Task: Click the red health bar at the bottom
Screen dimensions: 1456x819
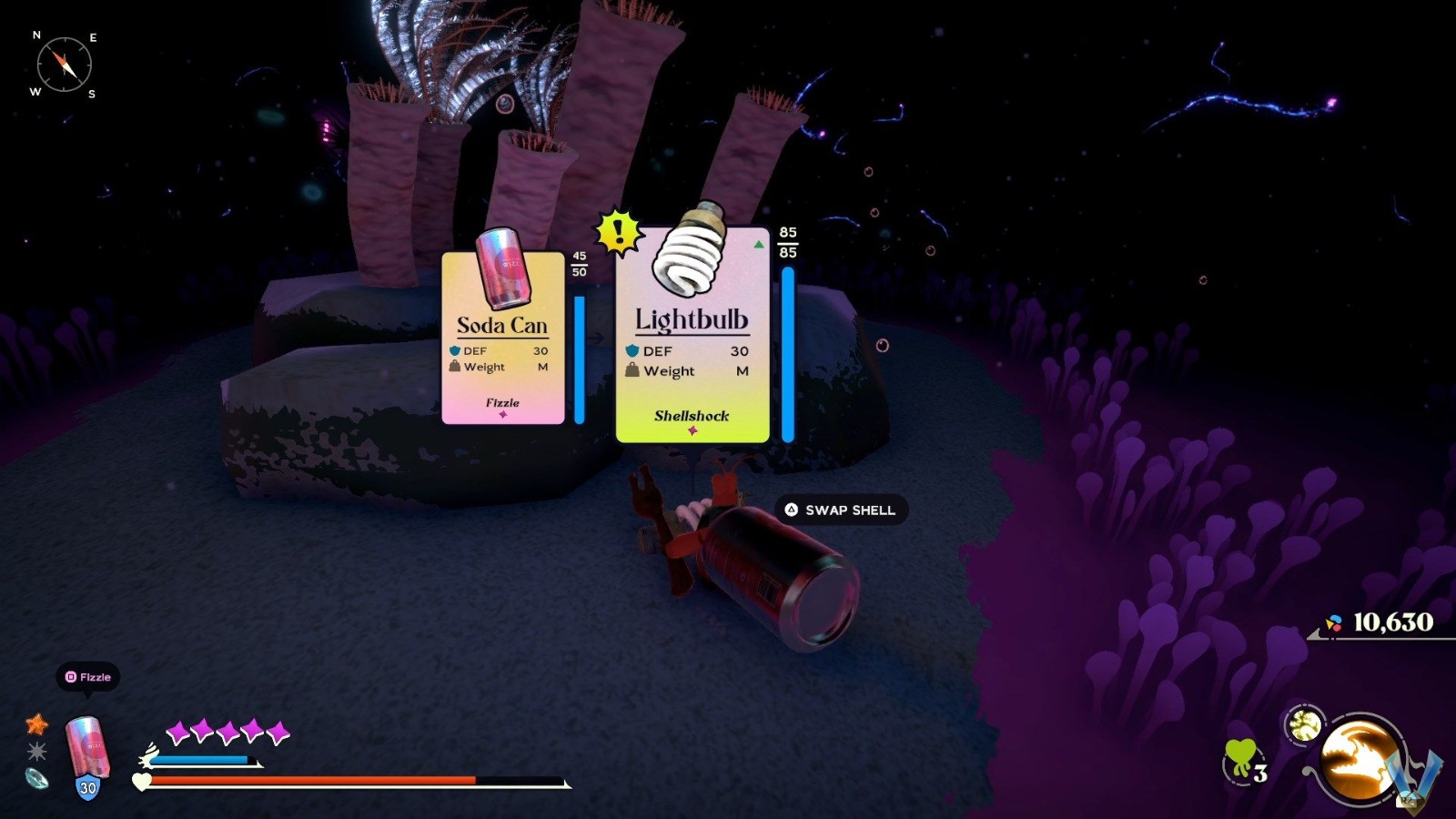Action: point(309,781)
